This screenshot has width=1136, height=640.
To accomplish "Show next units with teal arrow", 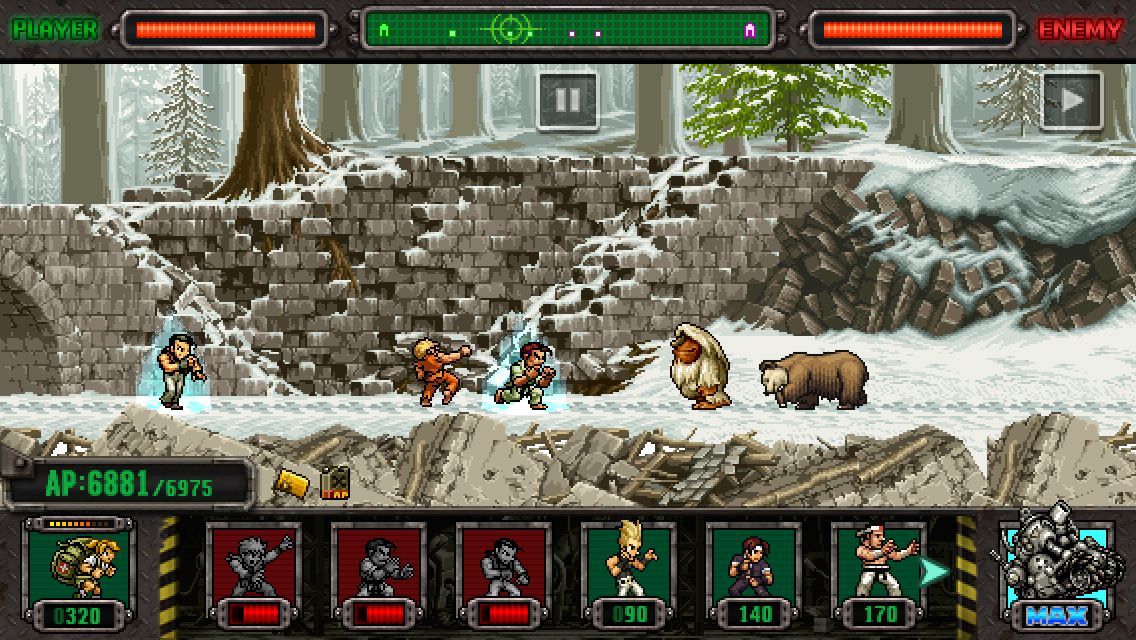I will pos(935,571).
